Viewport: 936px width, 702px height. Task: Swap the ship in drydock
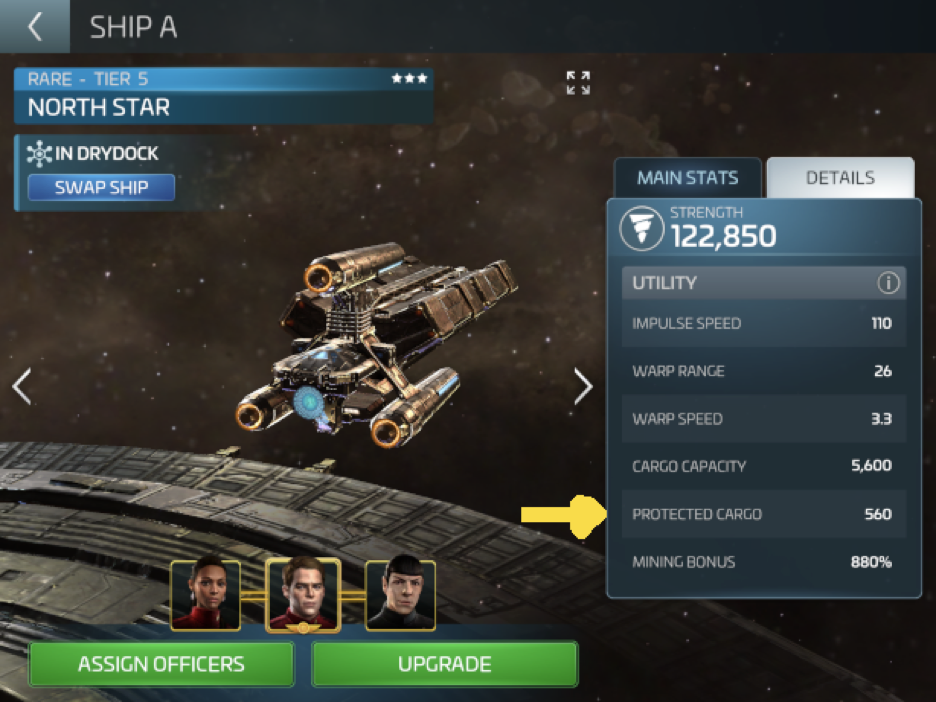(x=101, y=187)
